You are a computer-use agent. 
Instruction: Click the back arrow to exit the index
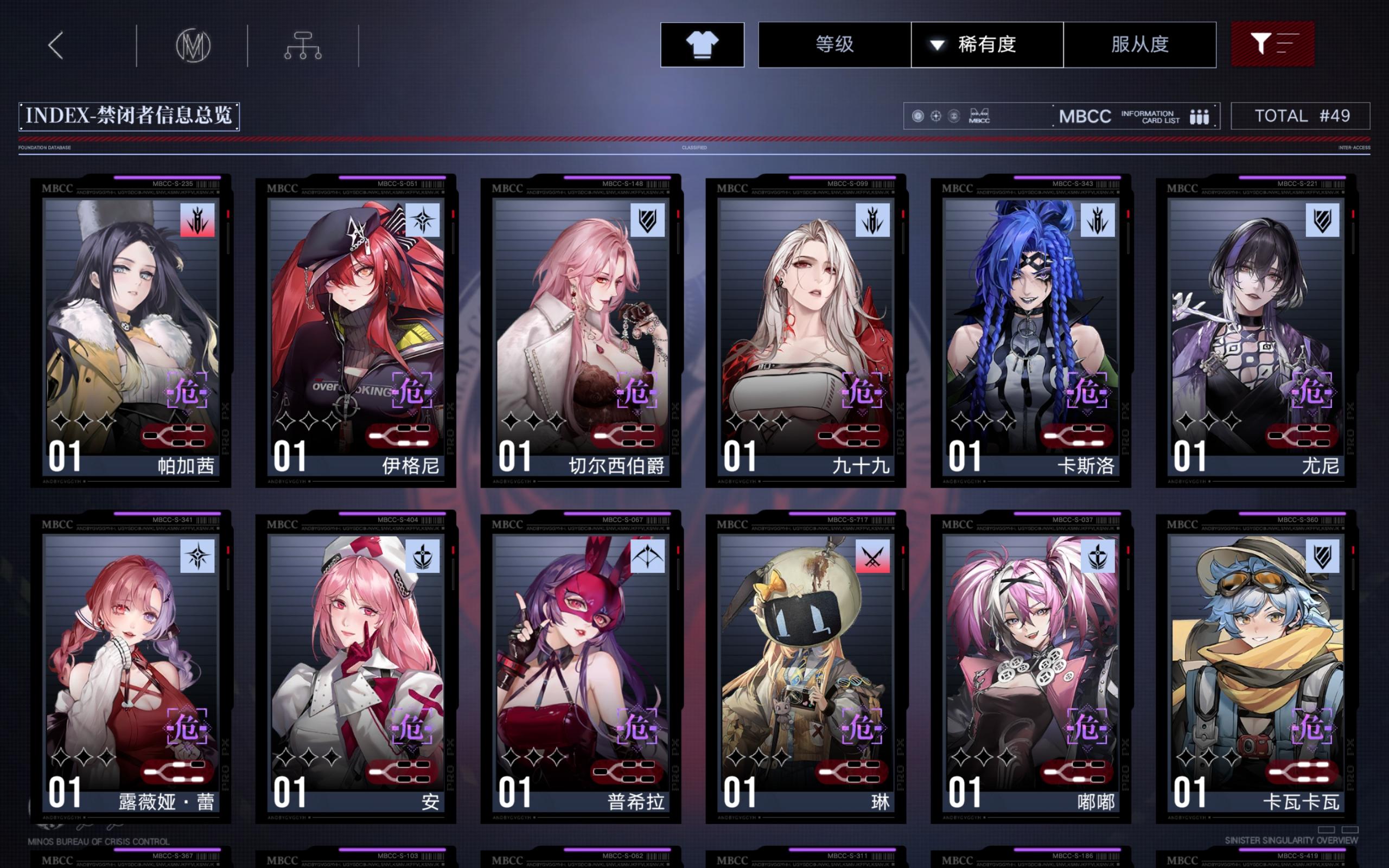[55, 45]
